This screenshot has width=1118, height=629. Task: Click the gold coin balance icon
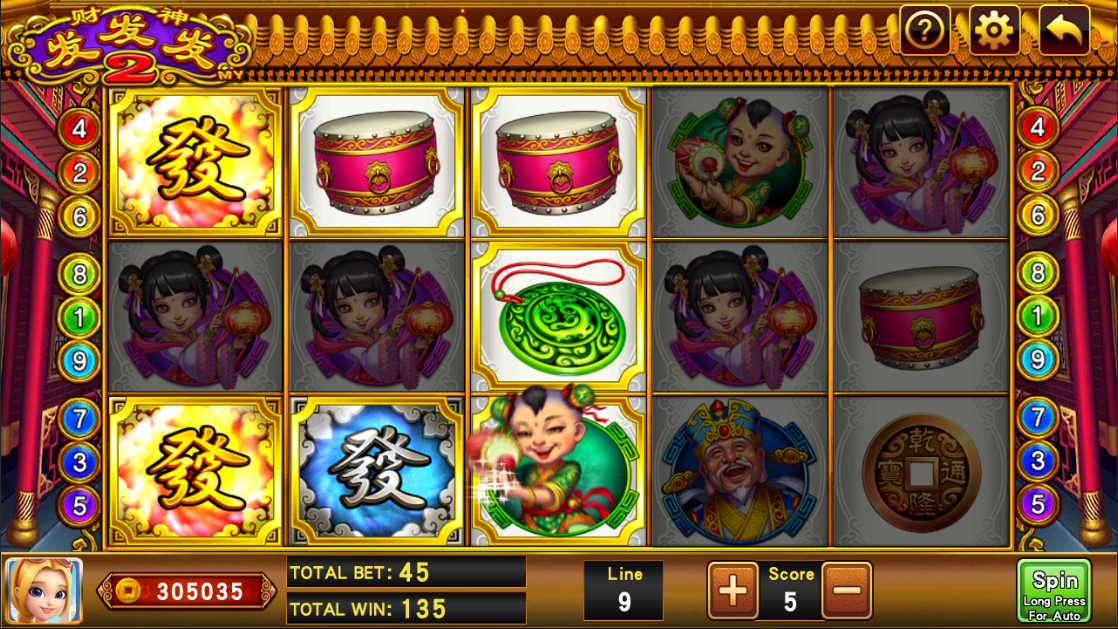click(128, 592)
